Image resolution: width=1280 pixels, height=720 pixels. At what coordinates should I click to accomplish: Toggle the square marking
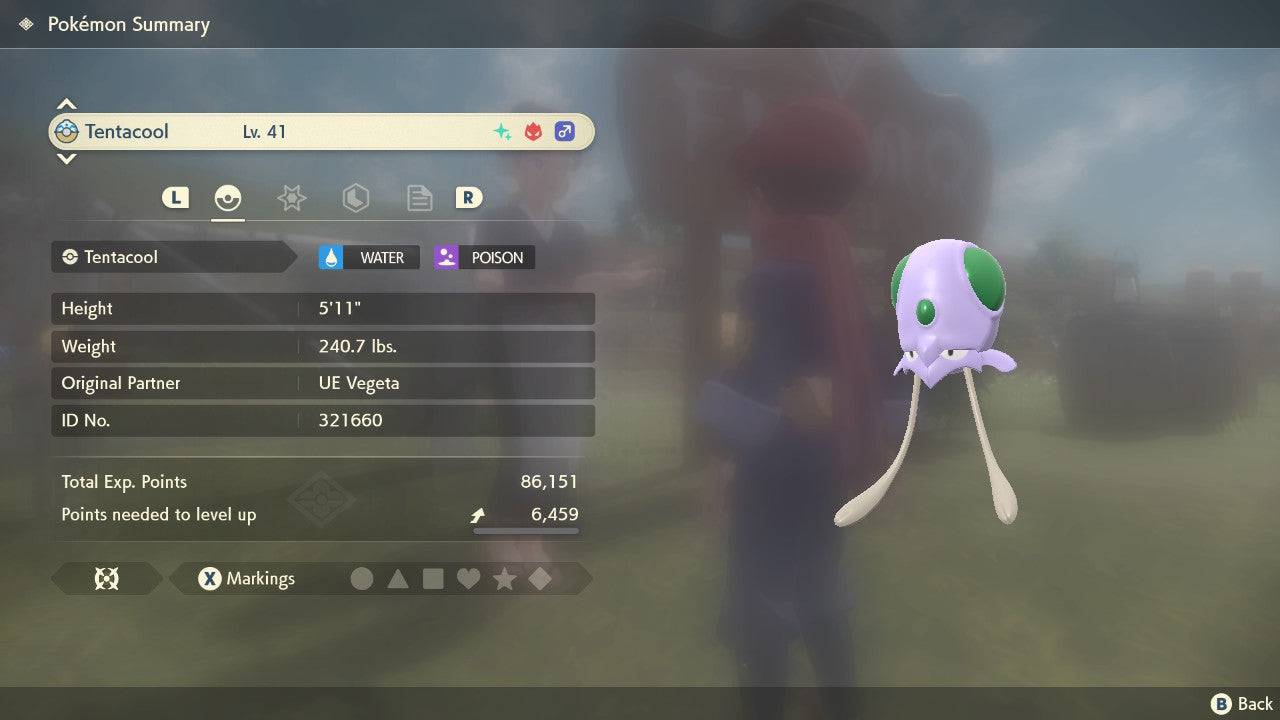[x=433, y=579]
